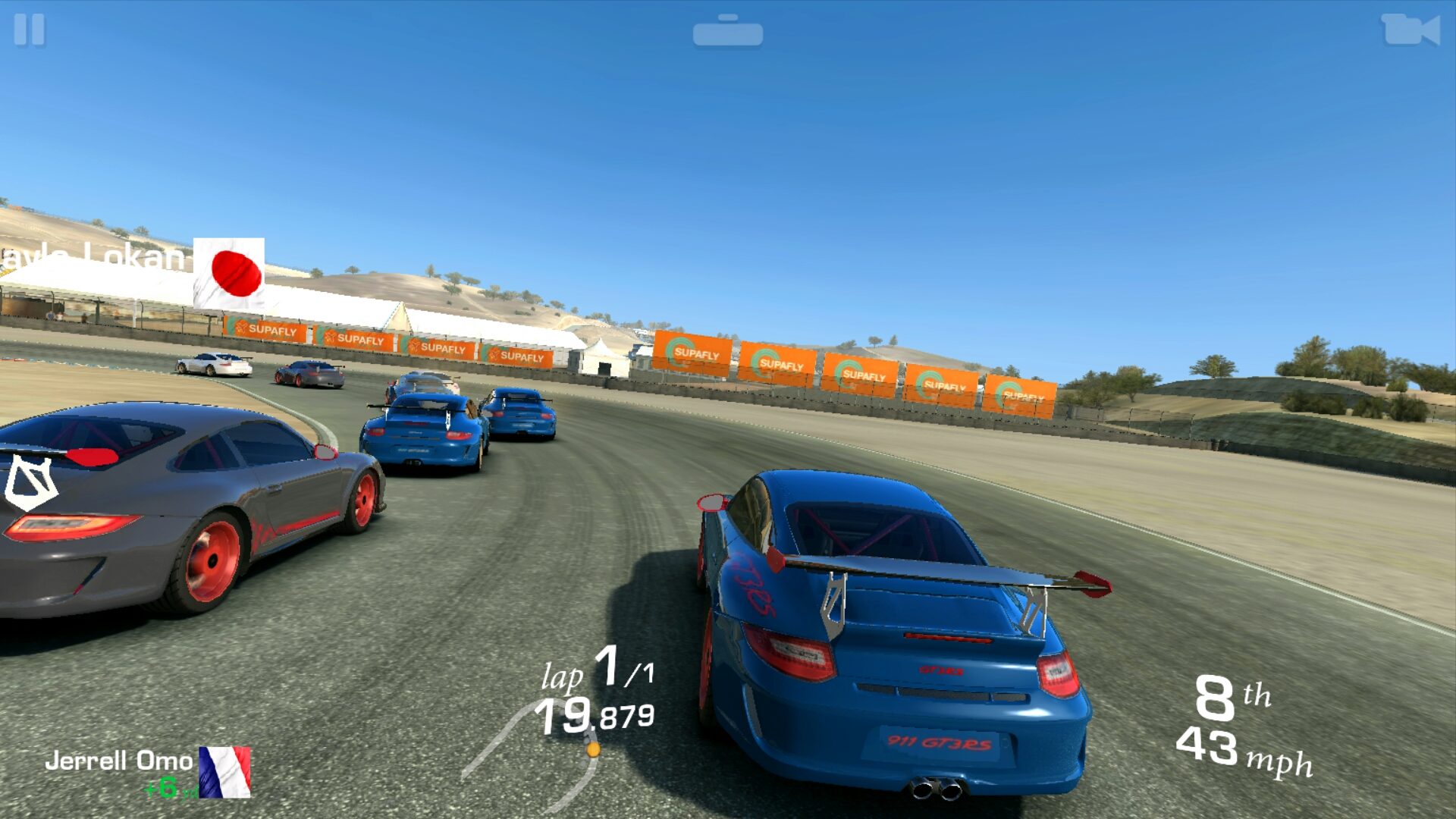Pause the race

click(x=30, y=30)
